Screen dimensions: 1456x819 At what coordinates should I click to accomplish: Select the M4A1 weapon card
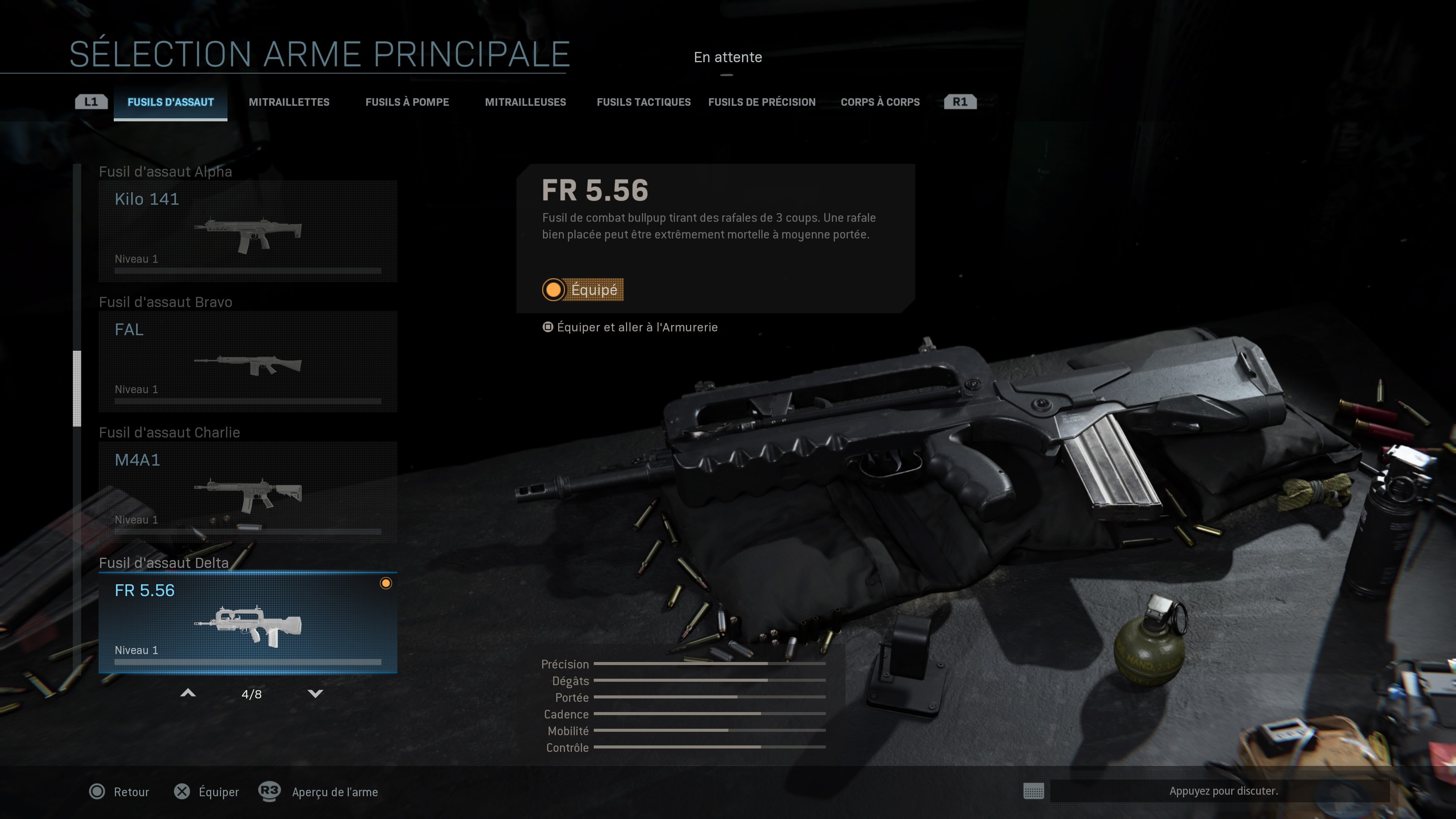tap(247, 492)
